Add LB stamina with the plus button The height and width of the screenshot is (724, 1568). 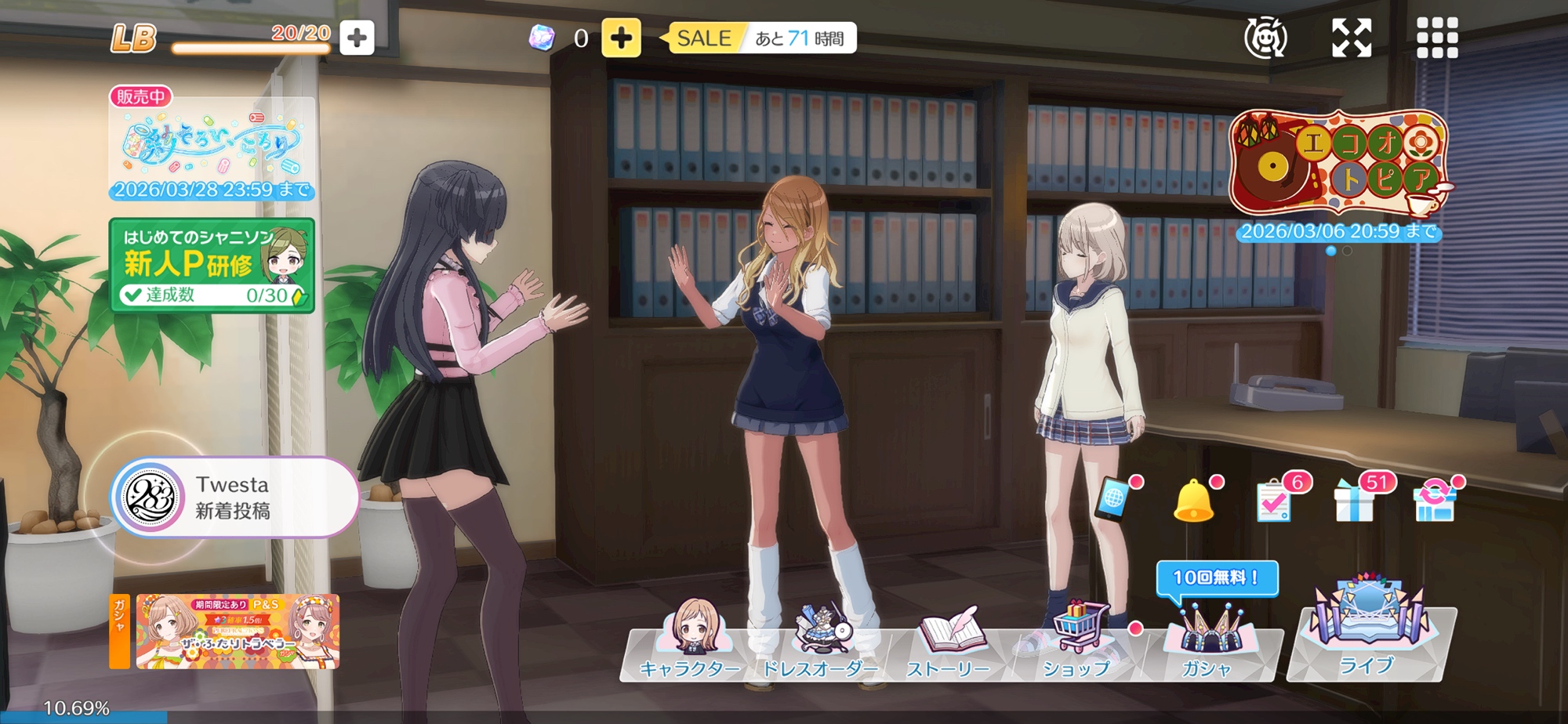click(x=357, y=38)
